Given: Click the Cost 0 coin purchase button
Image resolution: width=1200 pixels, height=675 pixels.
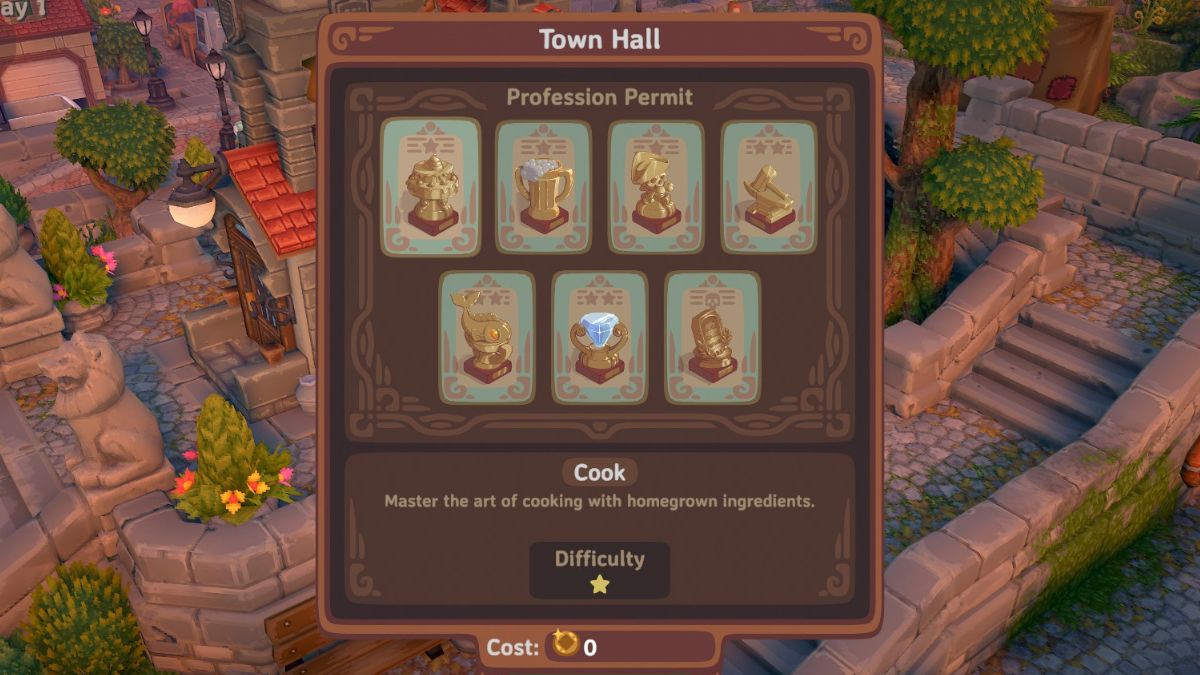Looking at the screenshot, I should click(x=598, y=647).
